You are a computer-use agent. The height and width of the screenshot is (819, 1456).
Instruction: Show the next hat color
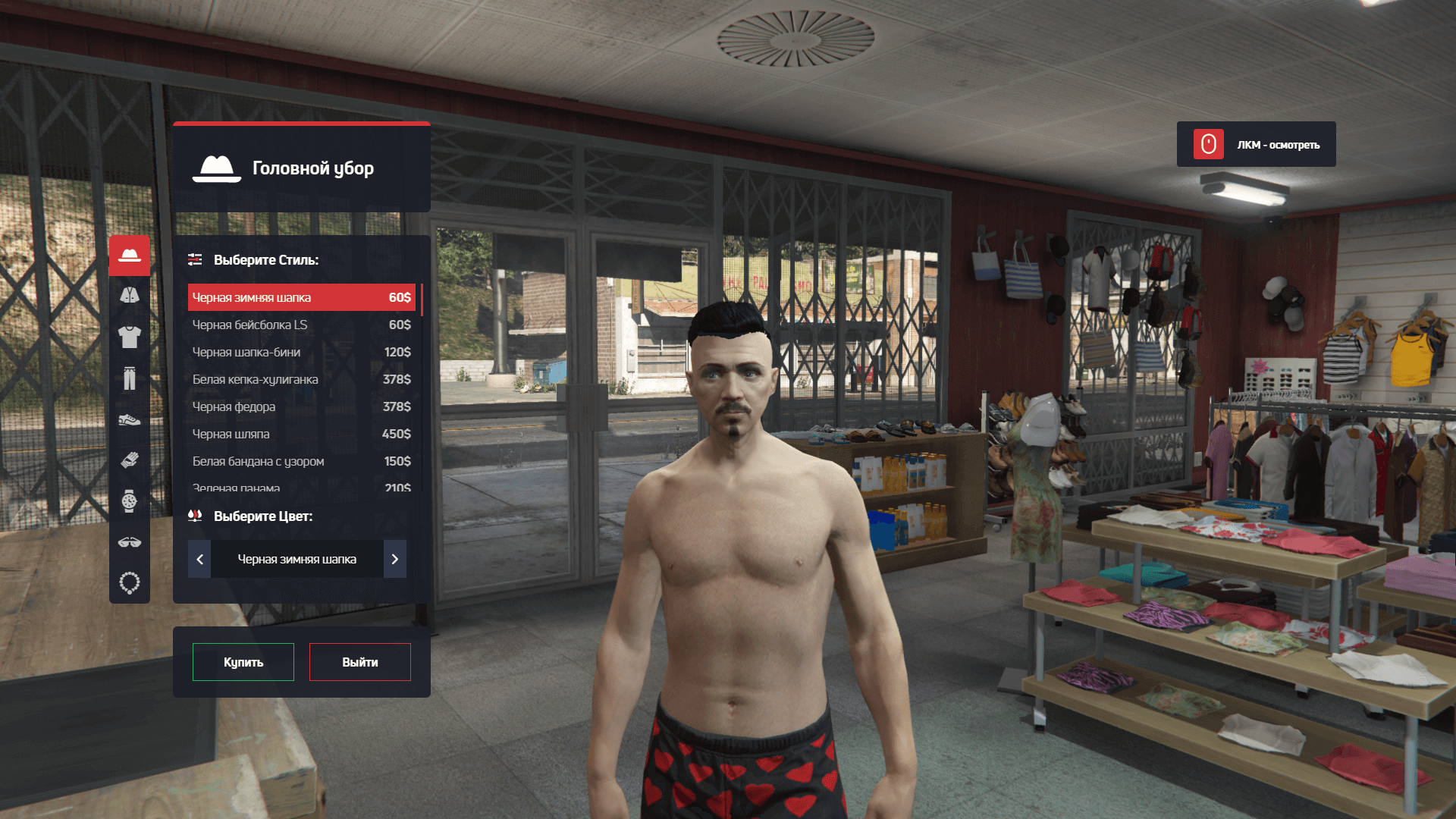point(394,559)
